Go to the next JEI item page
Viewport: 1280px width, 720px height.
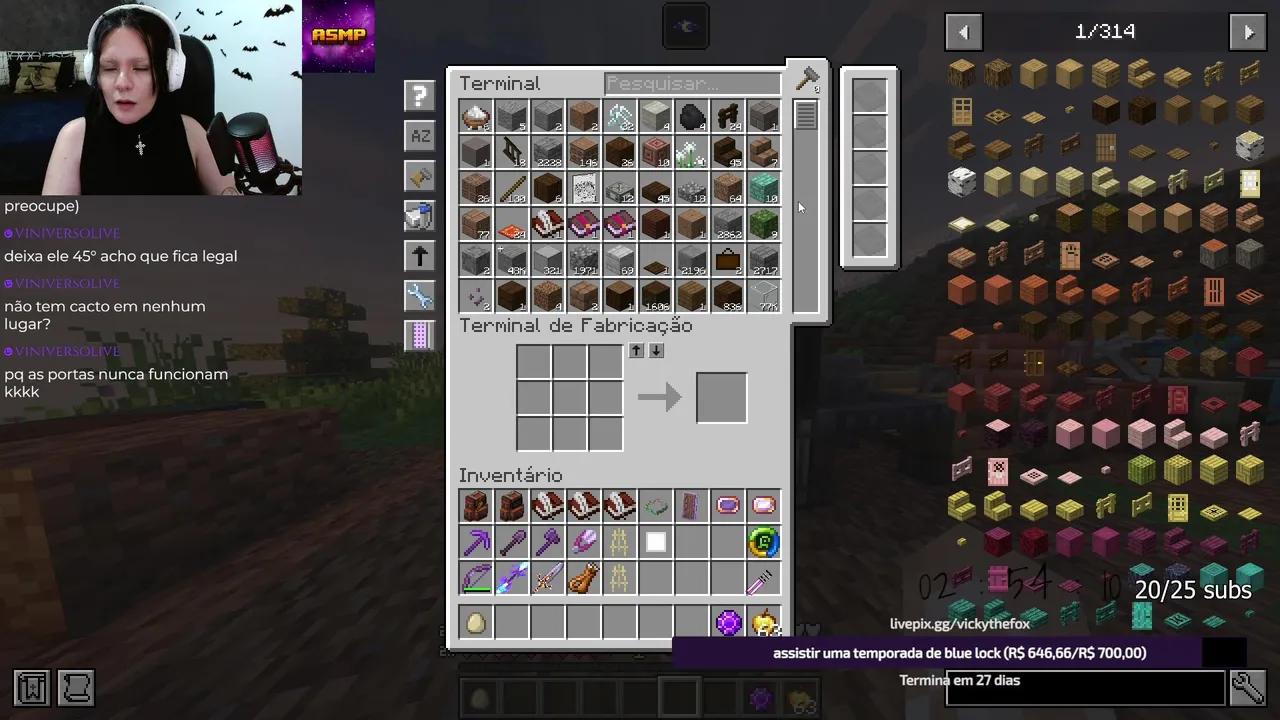(x=1248, y=31)
